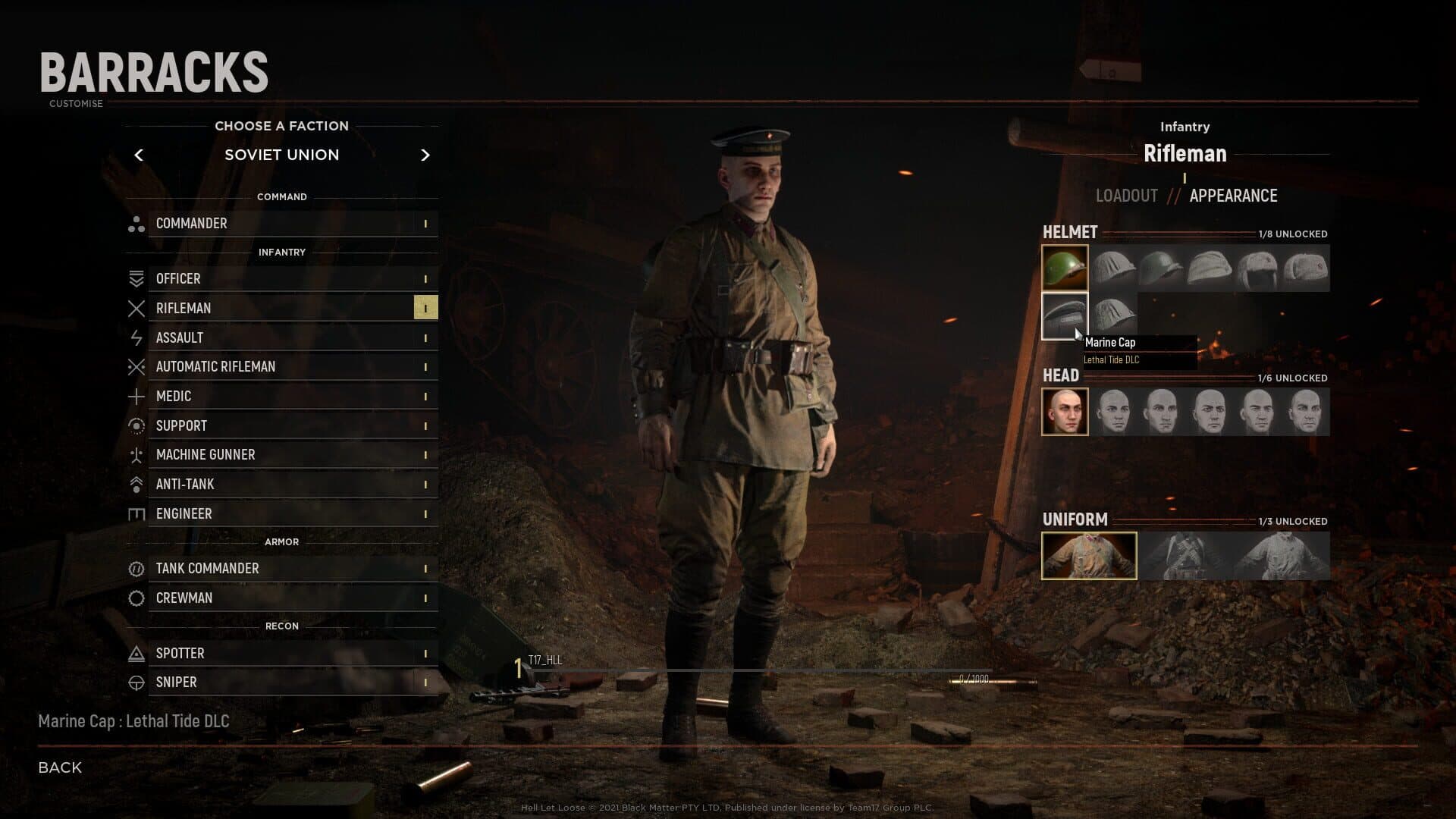Viewport: 1456px width, 819px height.
Task: Select the Sniper role
Action: coord(282,682)
